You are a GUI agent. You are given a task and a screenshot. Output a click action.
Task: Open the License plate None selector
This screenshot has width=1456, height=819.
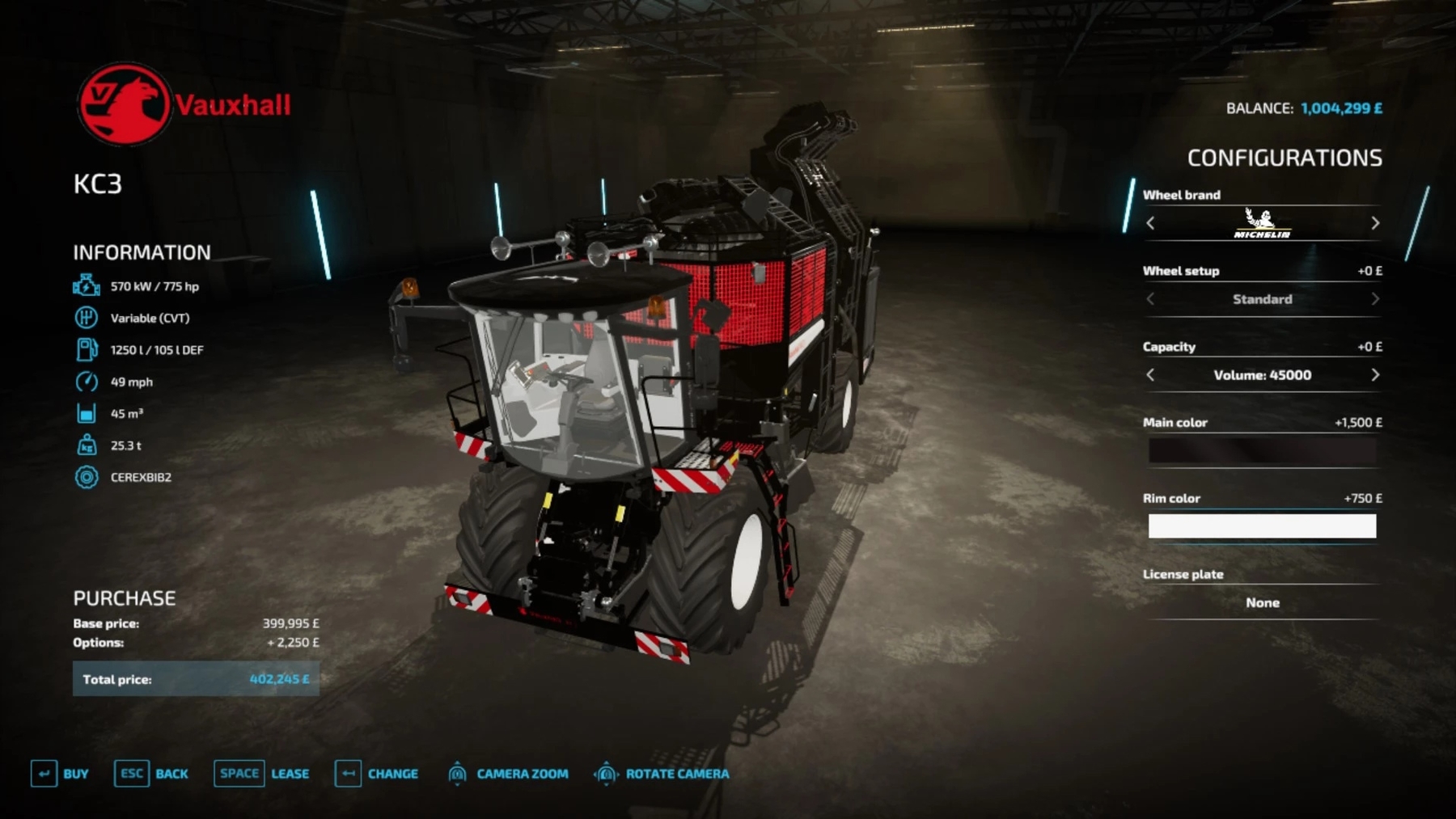click(x=1263, y=602)
